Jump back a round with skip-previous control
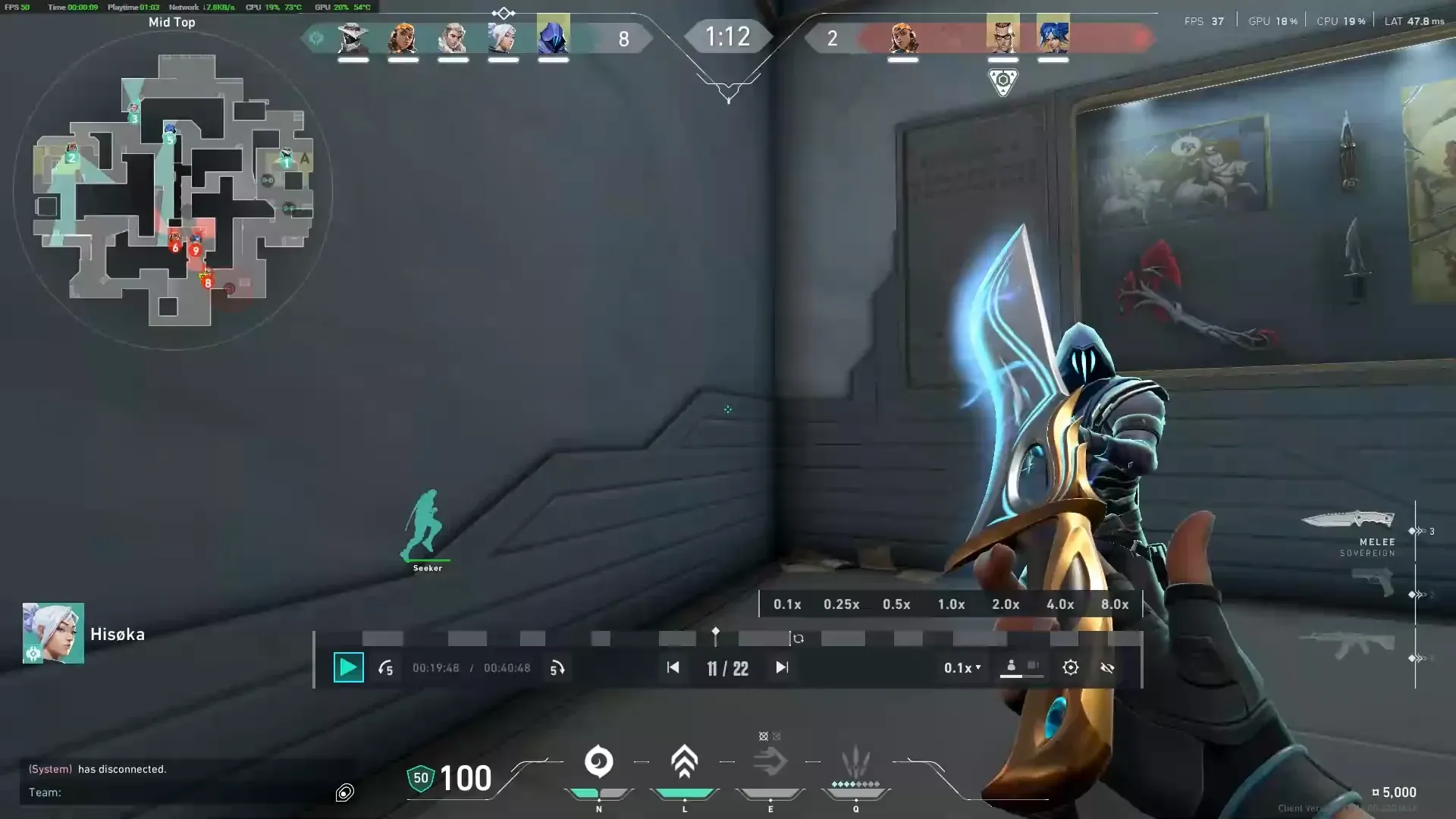 [673, 668]
